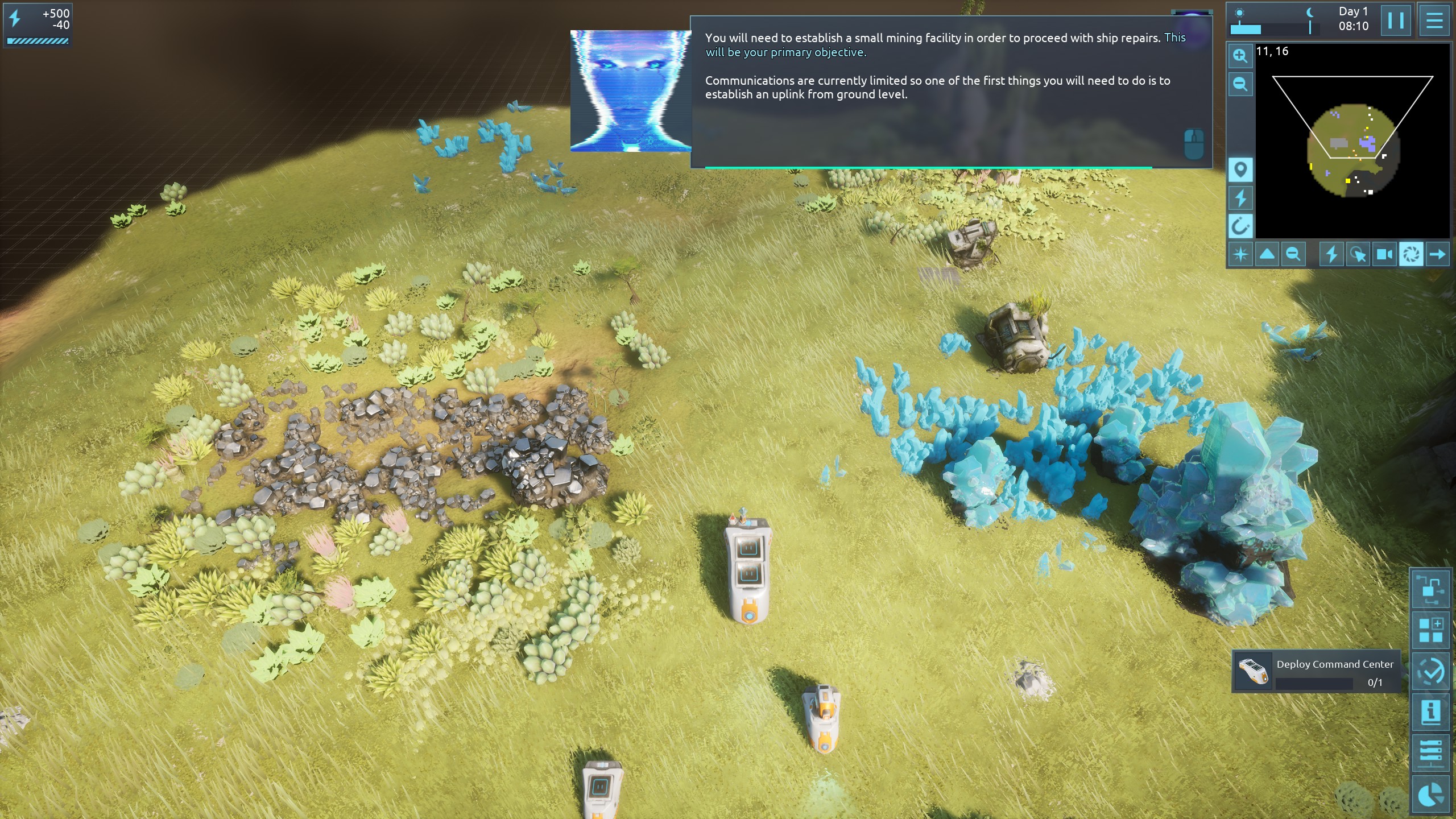Zoom in the minimap with the plus magnifier
Image resolution: width=1456 pixels, height=819 pixels.
click(x=1240, y=56)
